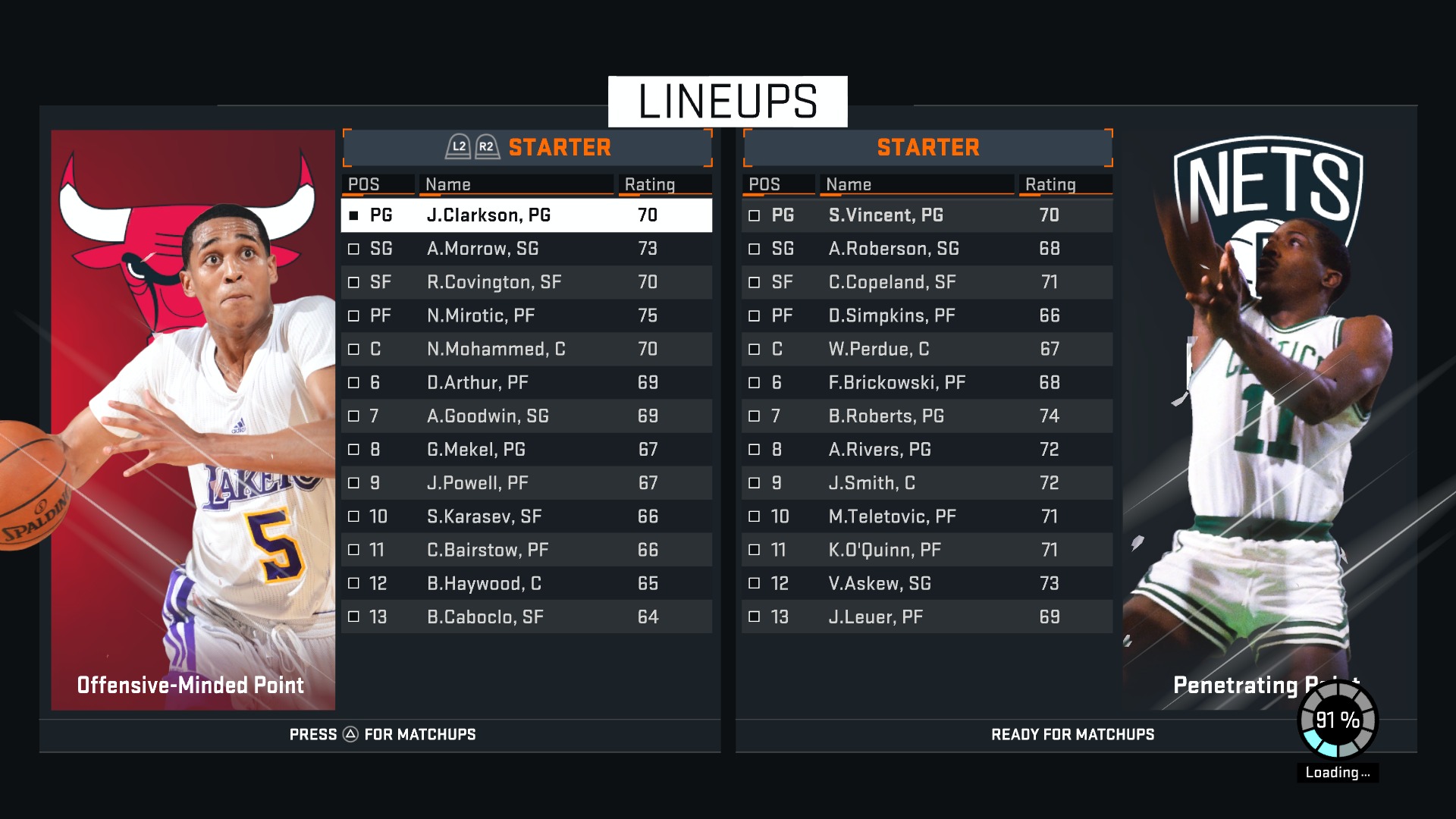Click the L2 bumper icon above the roster
The width and height of the screenshot is (1456, 819).
pyautogui.click(x=459, y=147)
